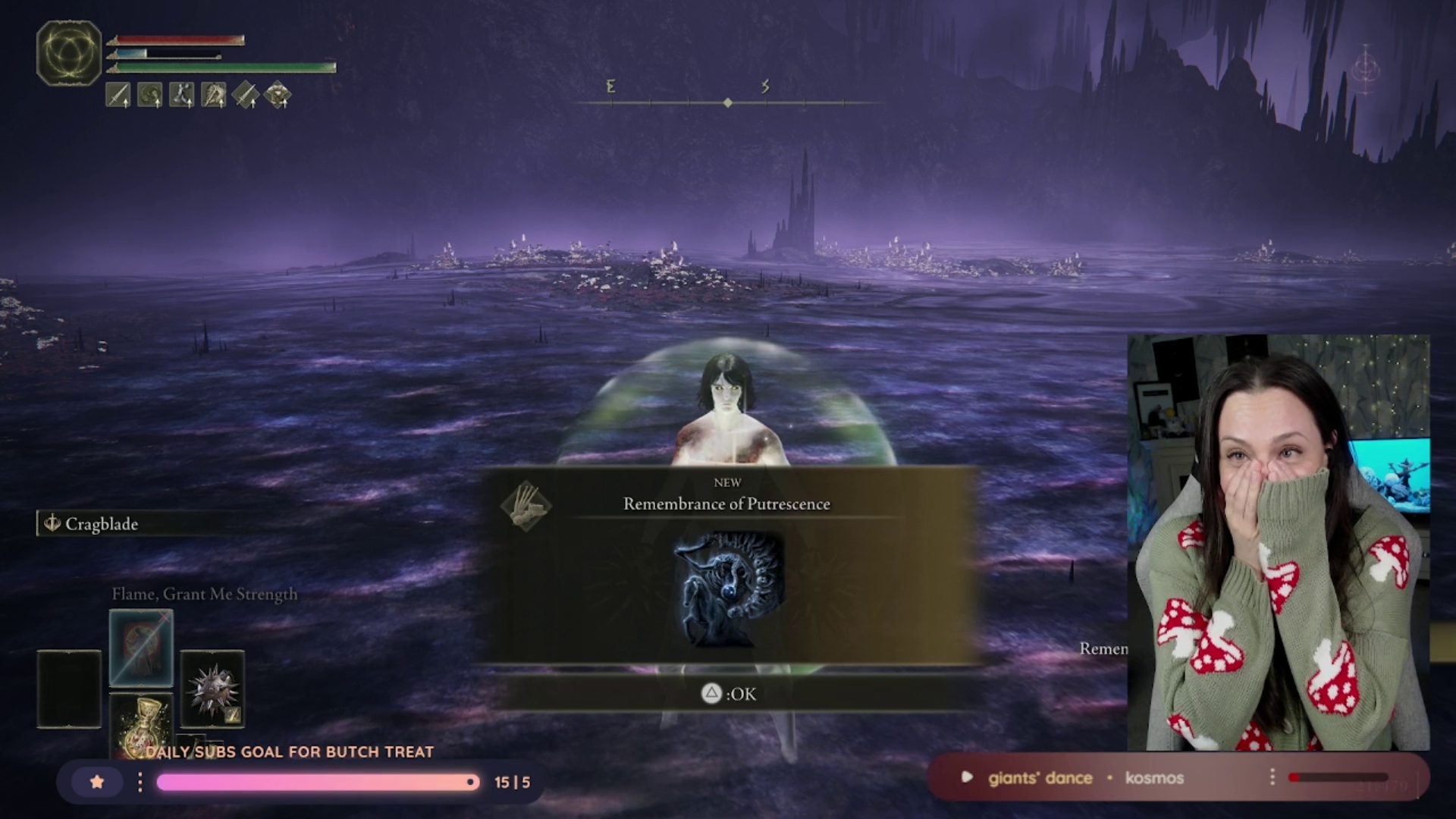Select the Flame, Grant Me Strength spell slot
Image resolution: width=1456 pixels, height=819 pixels.
141,648
